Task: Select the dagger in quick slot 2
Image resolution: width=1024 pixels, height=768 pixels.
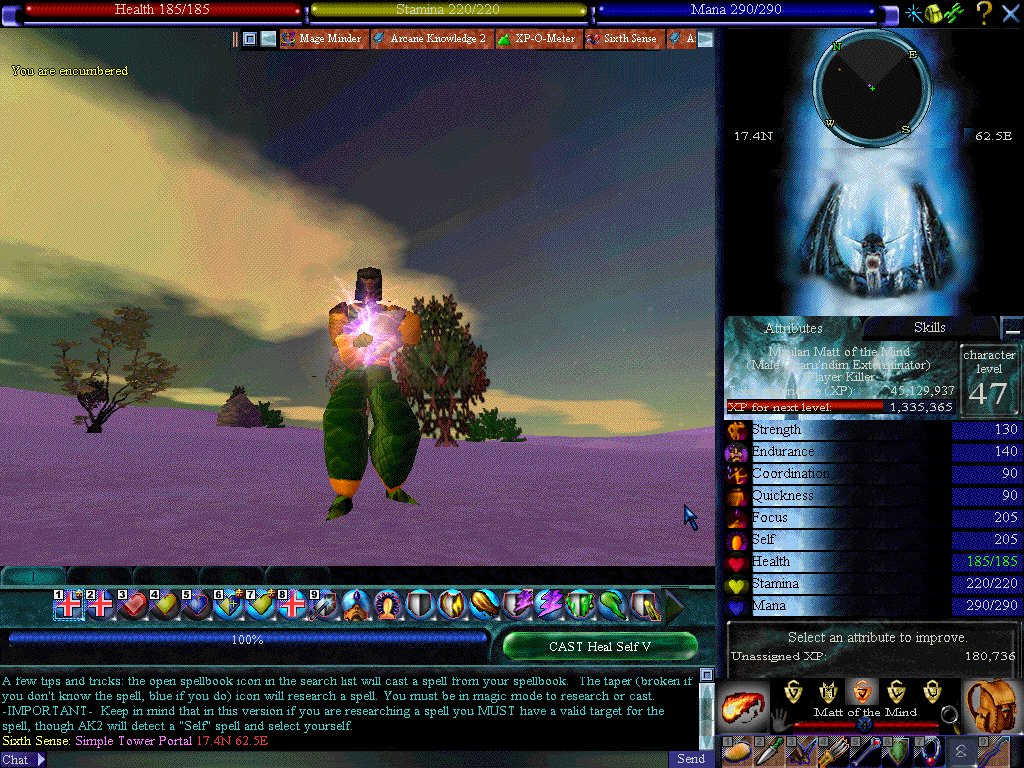Action: point(771,752)
